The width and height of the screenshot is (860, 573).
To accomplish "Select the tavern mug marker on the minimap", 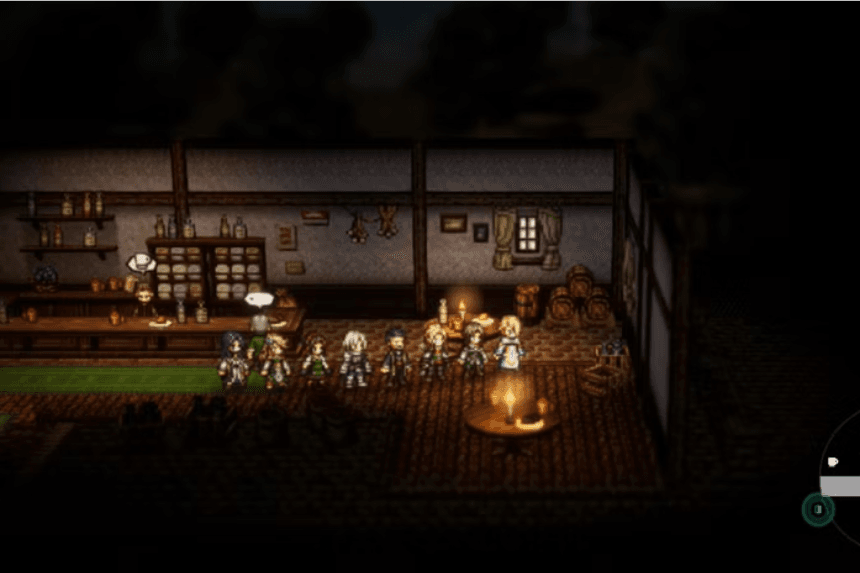I will click(833, 461).
